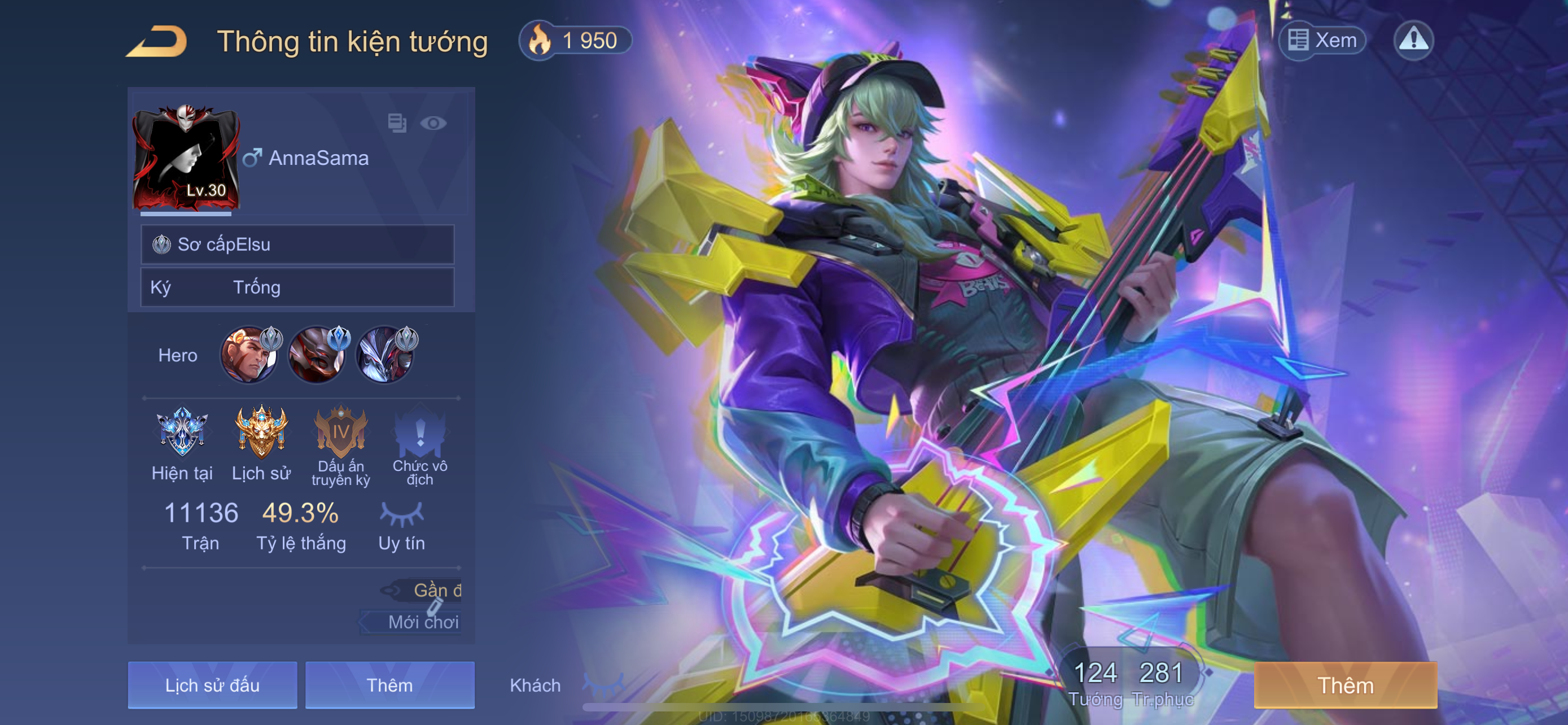Go back using the gold arrow

(x=157, y=42)
